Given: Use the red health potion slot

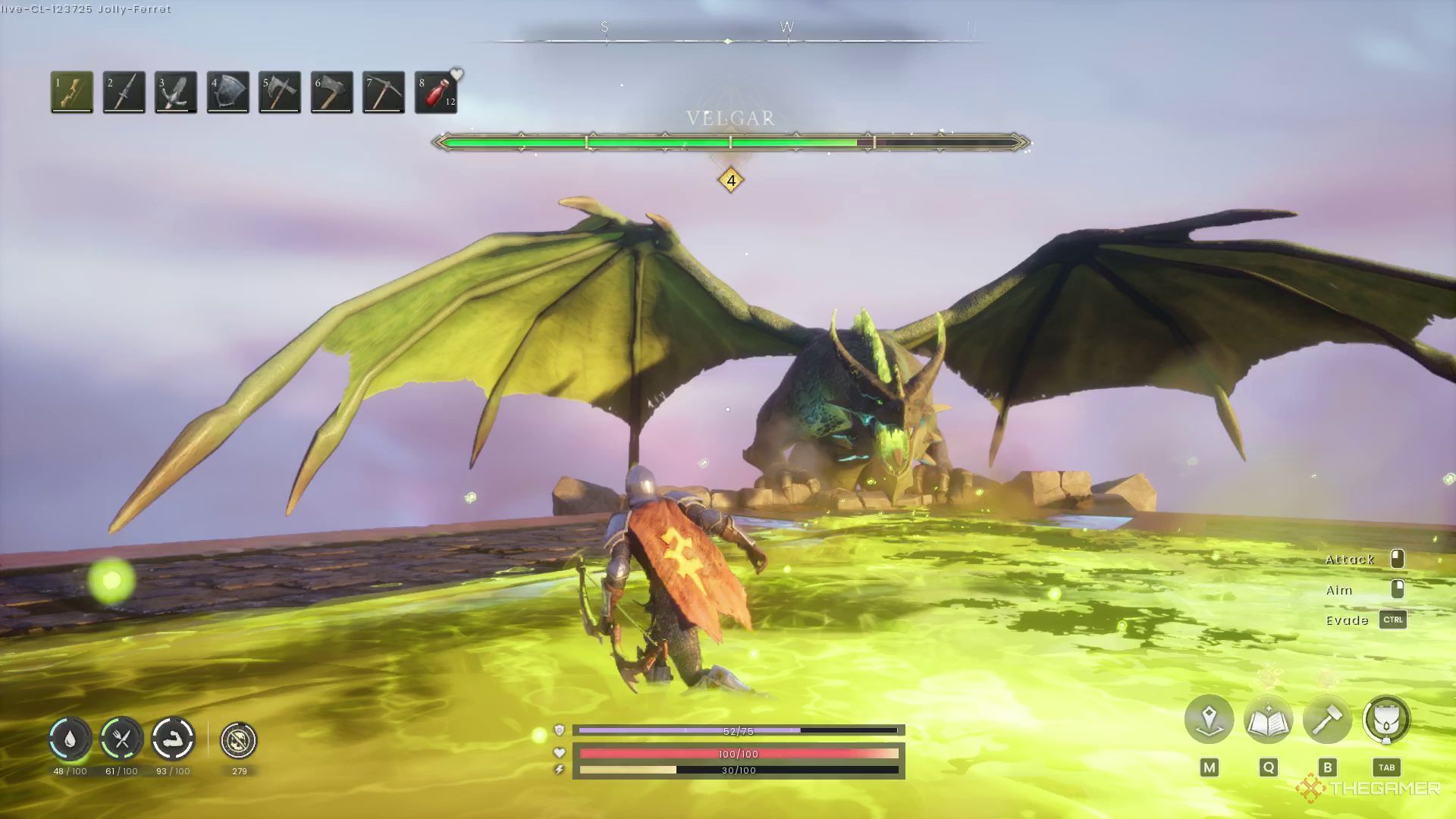Looking at the screenshot, I should coord(436,92).
